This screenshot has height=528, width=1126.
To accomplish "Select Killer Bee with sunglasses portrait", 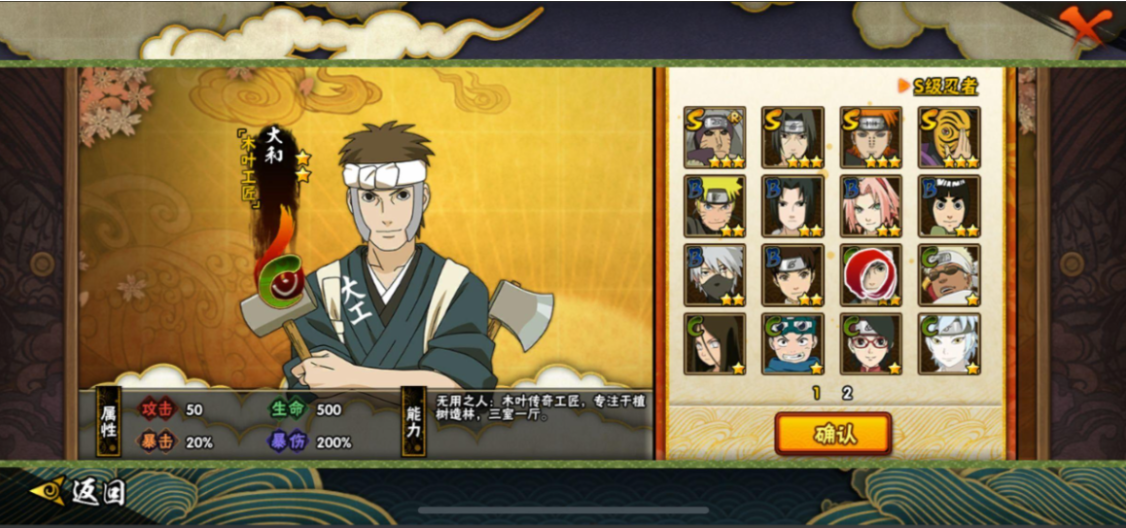I will pyautogui.click(x=949, y=275).
